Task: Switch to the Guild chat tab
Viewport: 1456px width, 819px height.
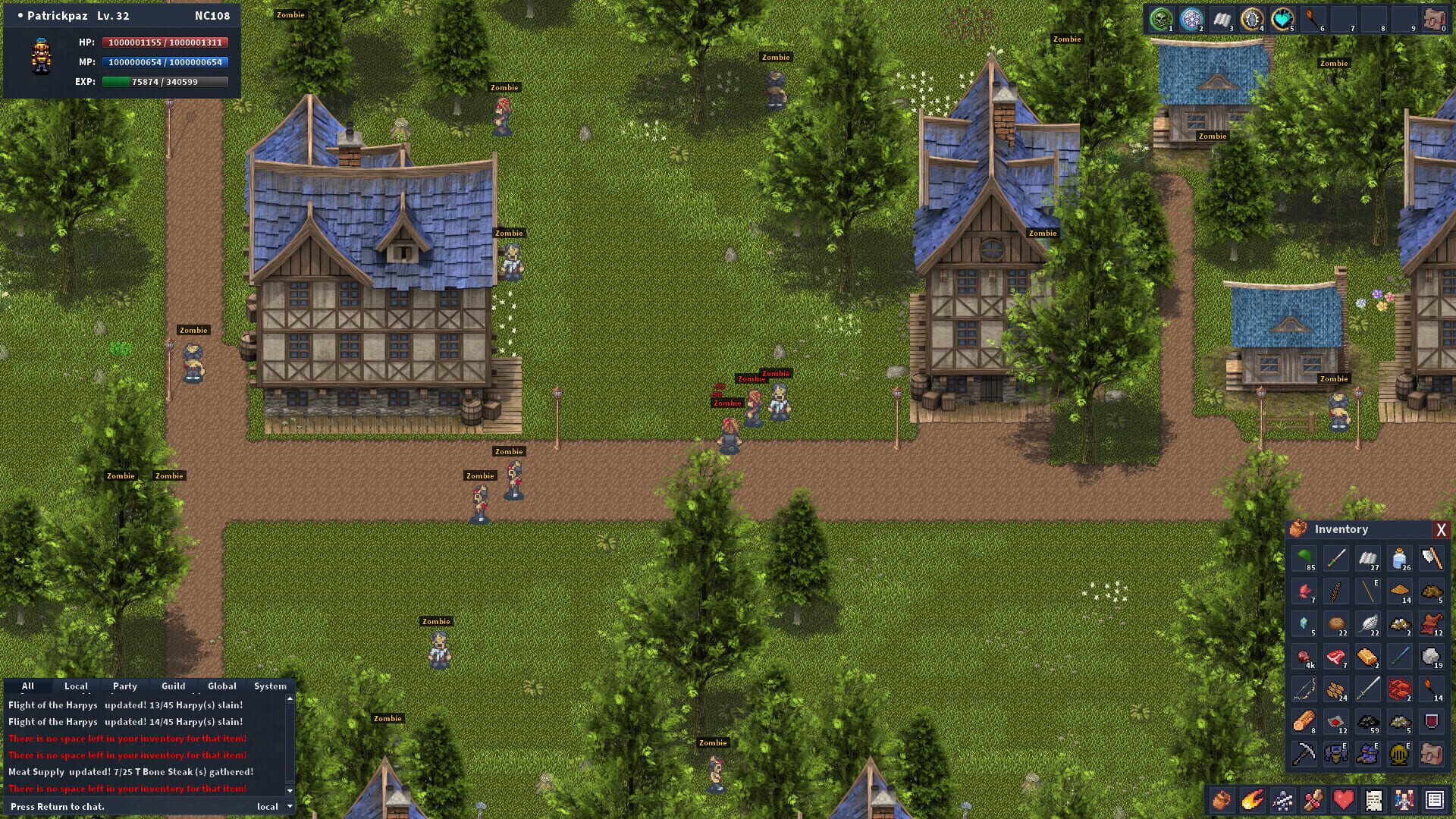Action: [173, 686]
